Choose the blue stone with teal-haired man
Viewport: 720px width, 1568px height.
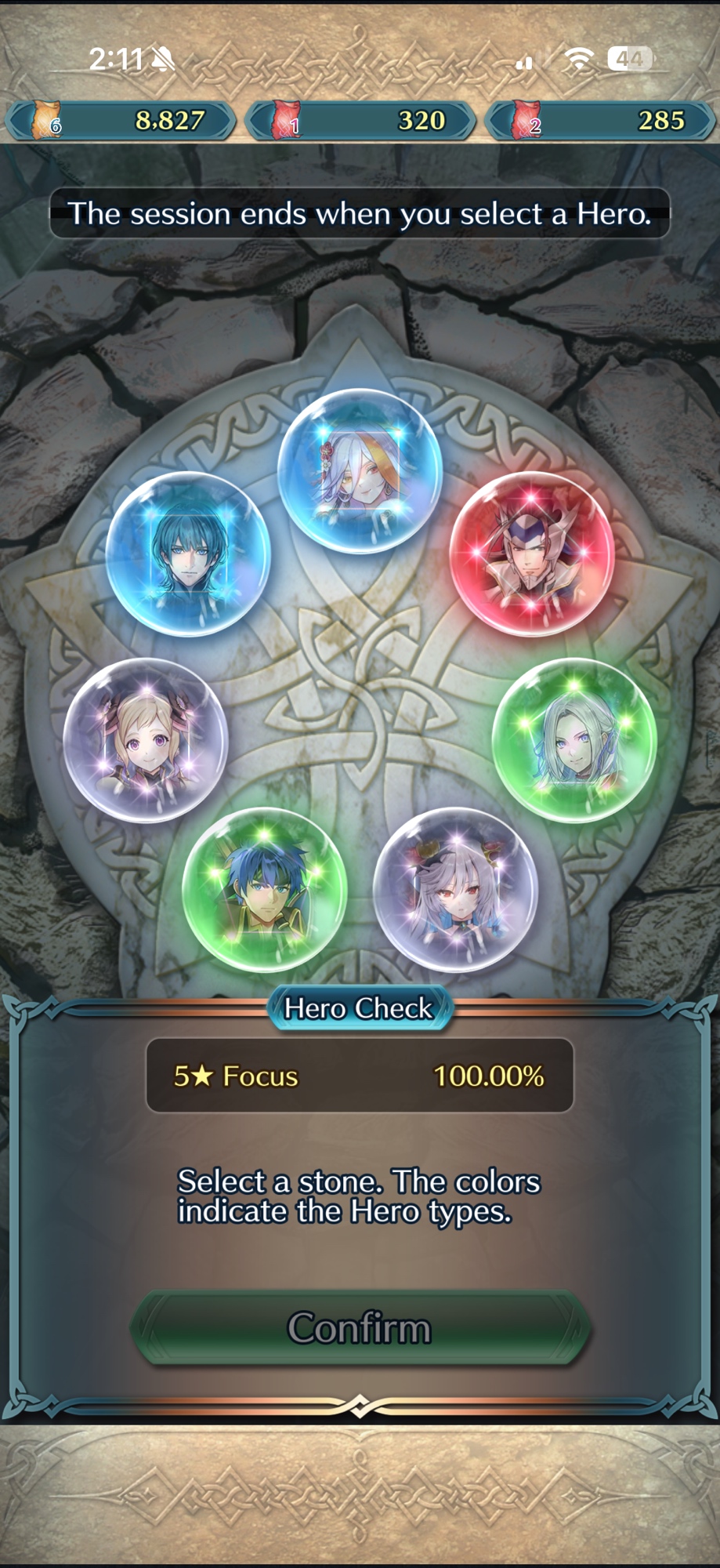coord(188,554)
